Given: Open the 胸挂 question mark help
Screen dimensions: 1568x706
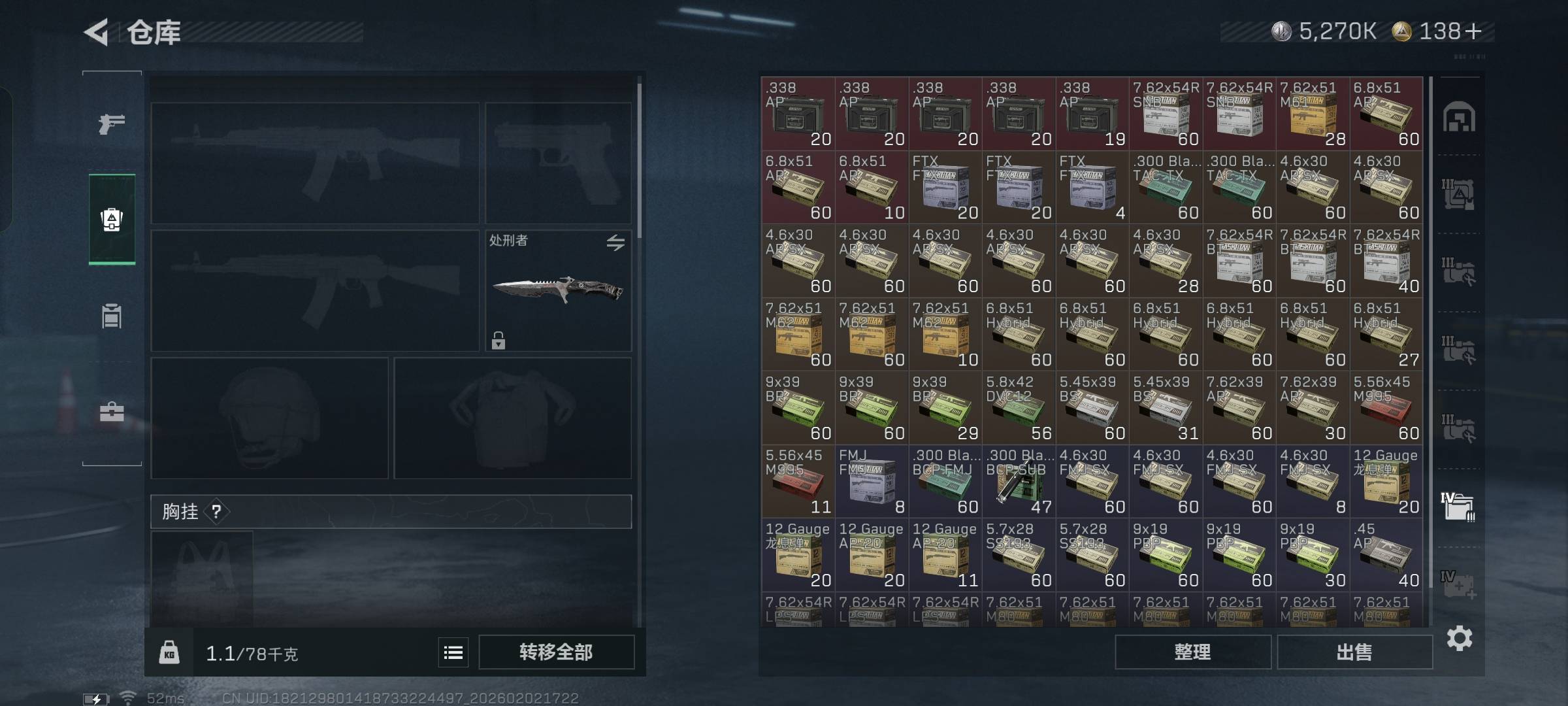Looking at the screenshot, I should pos(216,511).
